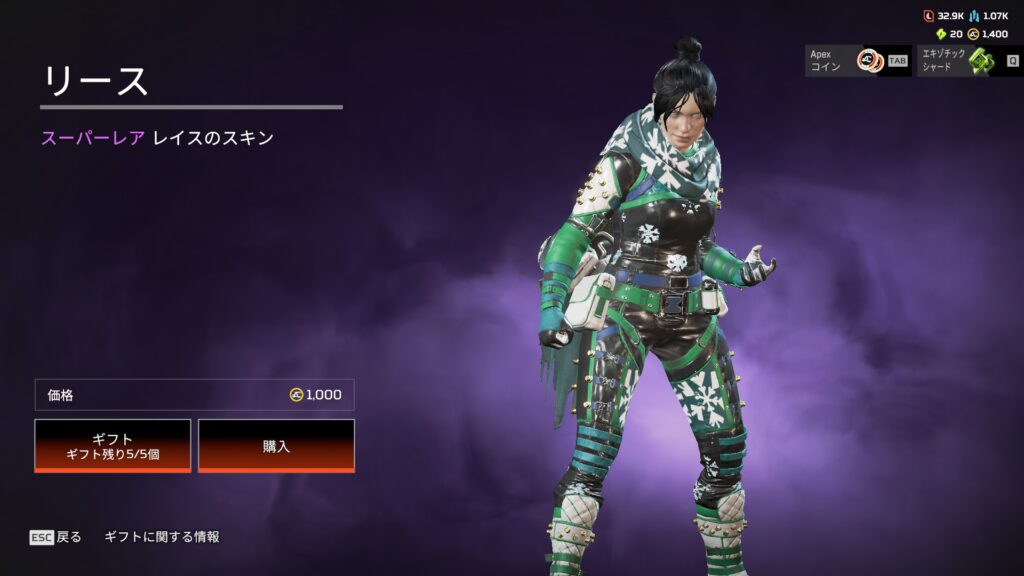This screenshot has height=576, width=1024.
Task: Go back using the 戻る option
Action: 56,537
